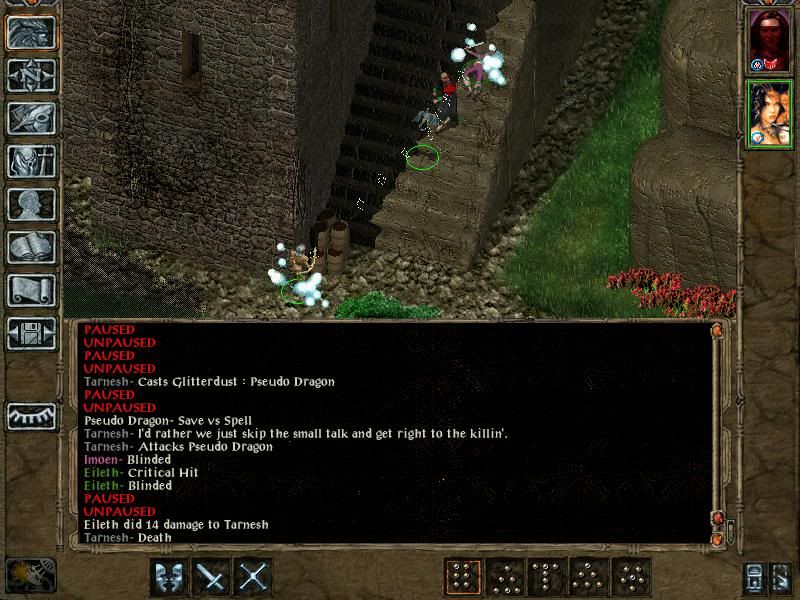The height and width of the screenshot is (600, 800).
Task: Click the clock pause button
Action: click(x=28, y=575)
